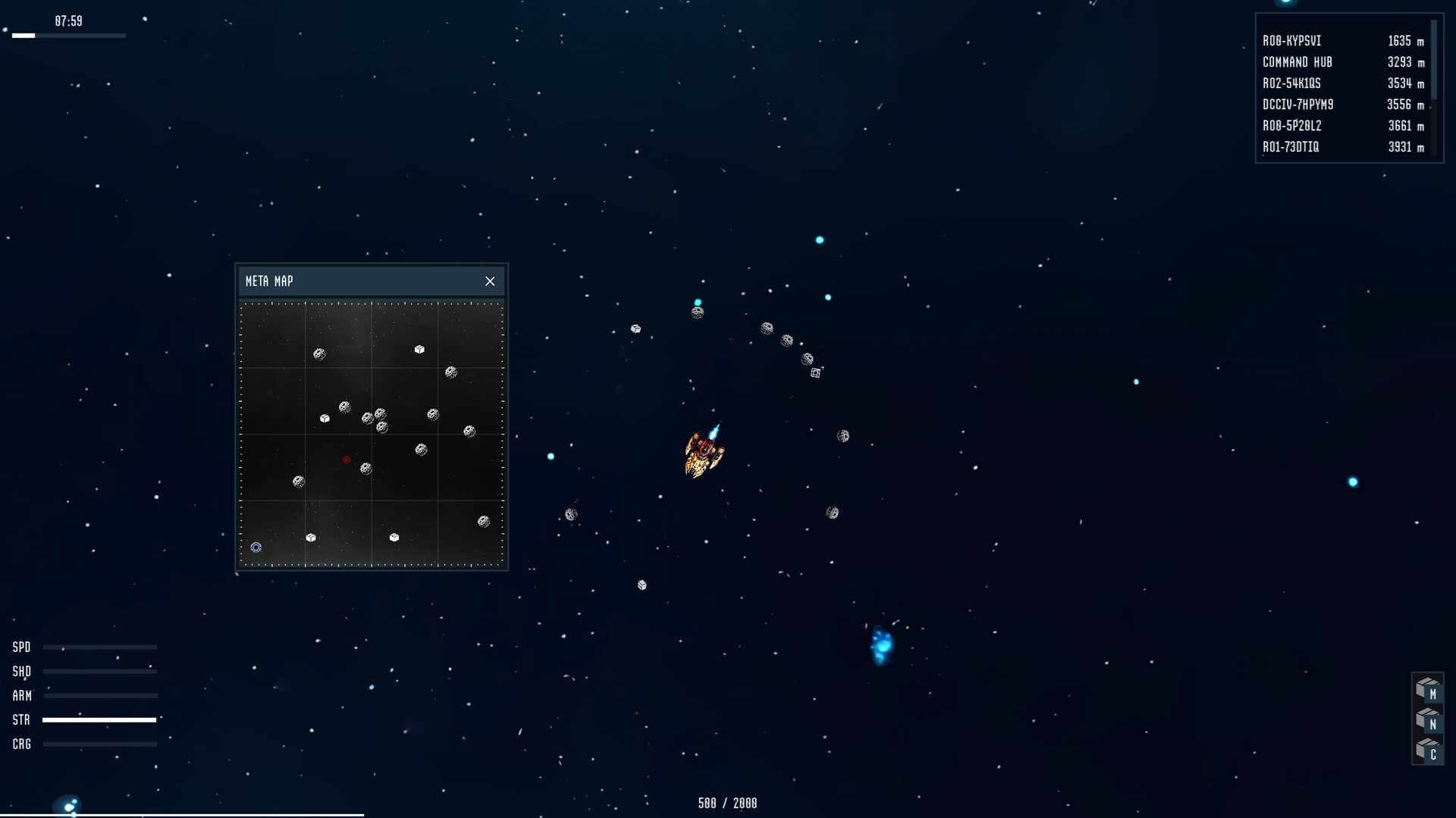This screenshot has height=818, width=1456.
Task: Click the 500 / 2000 cargo progress bar
Action: click(x=727, y=803)
